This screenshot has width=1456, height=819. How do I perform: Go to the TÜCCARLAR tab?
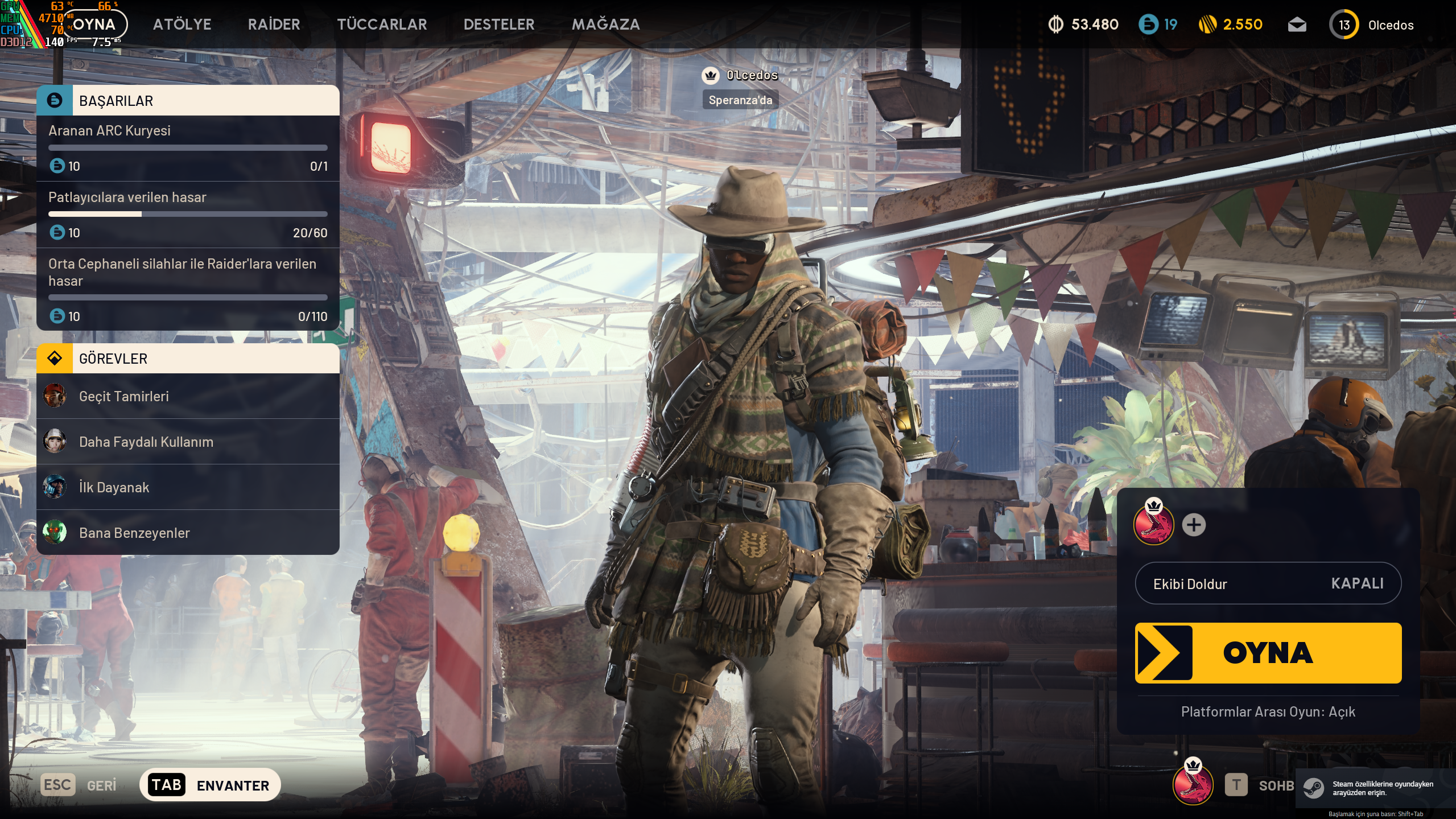(x=382, y=24)
